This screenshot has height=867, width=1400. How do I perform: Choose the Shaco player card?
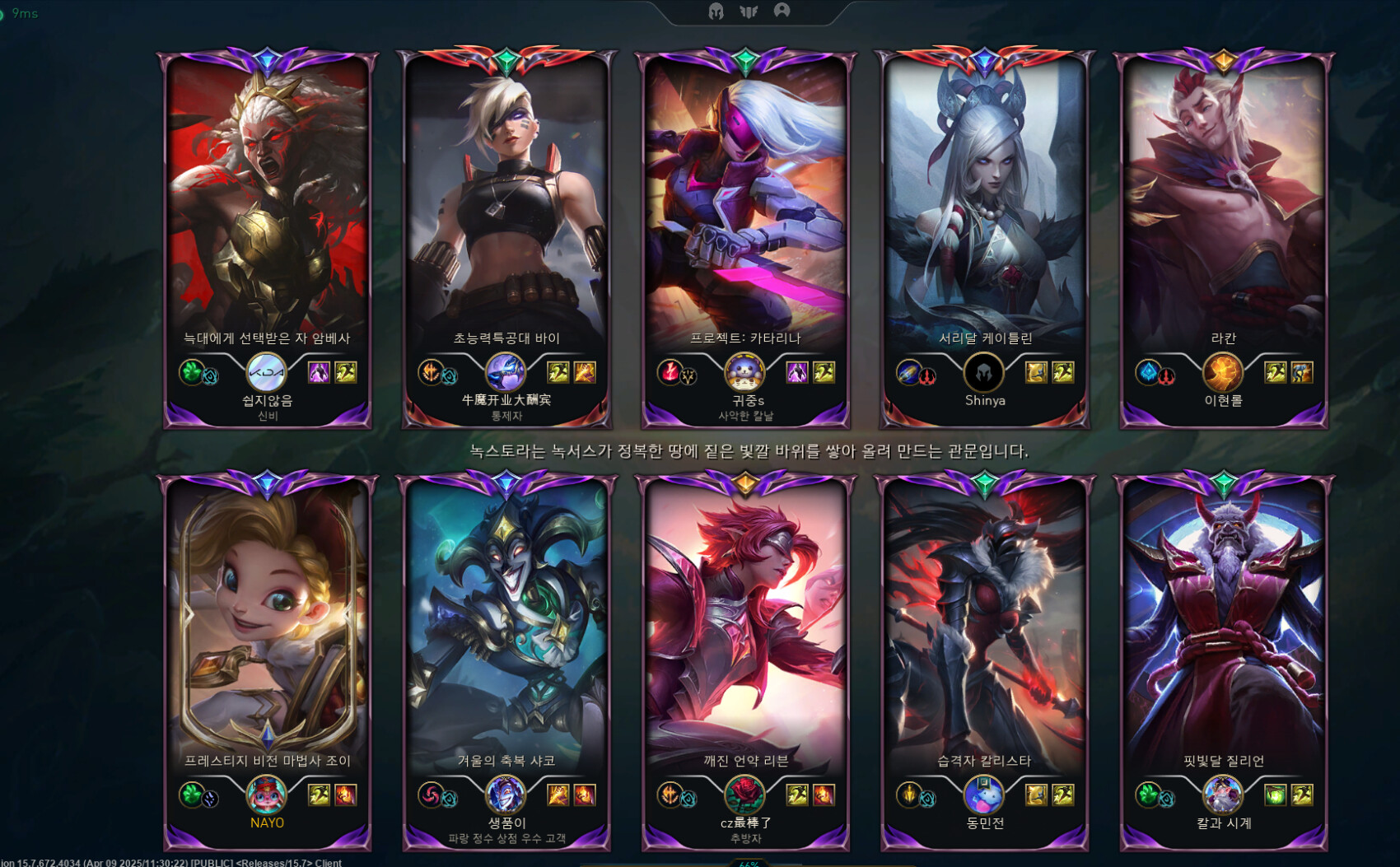point(506,626)
